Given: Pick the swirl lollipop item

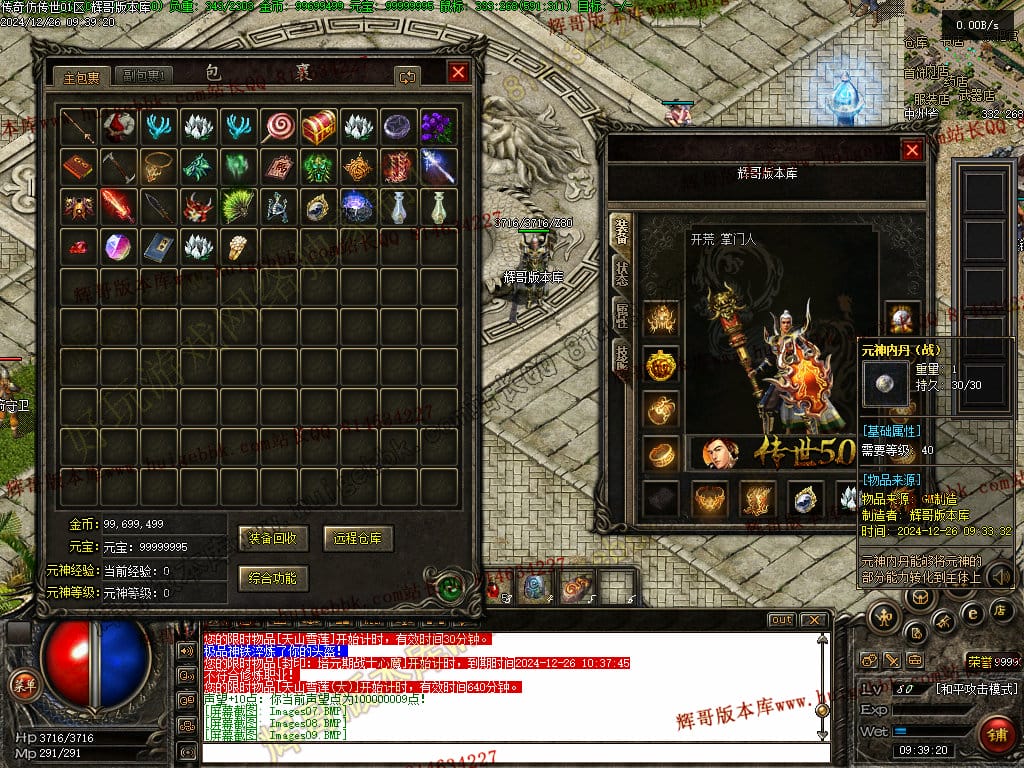Looking at the screenshot, I should coord(278,127).
